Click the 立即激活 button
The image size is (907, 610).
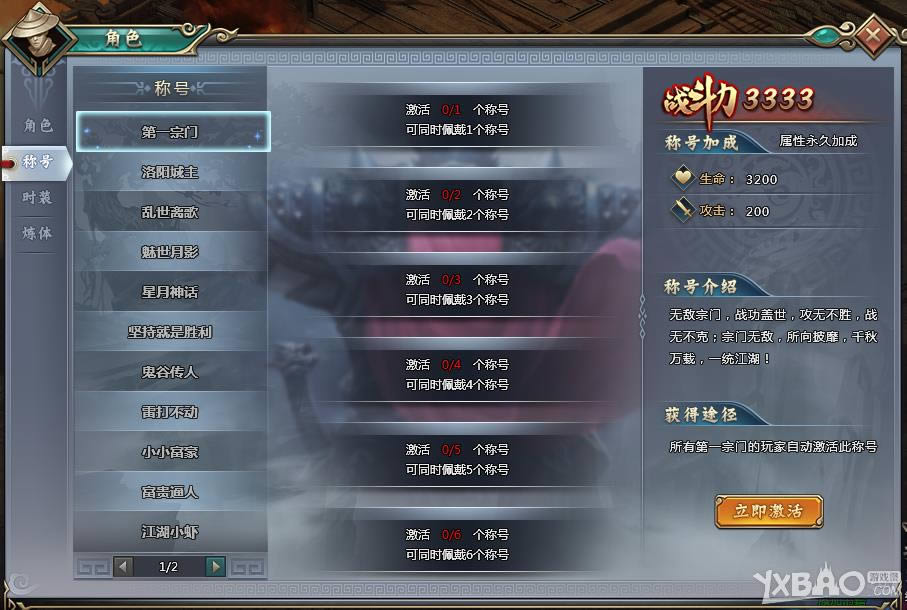[x=768, y=511]
